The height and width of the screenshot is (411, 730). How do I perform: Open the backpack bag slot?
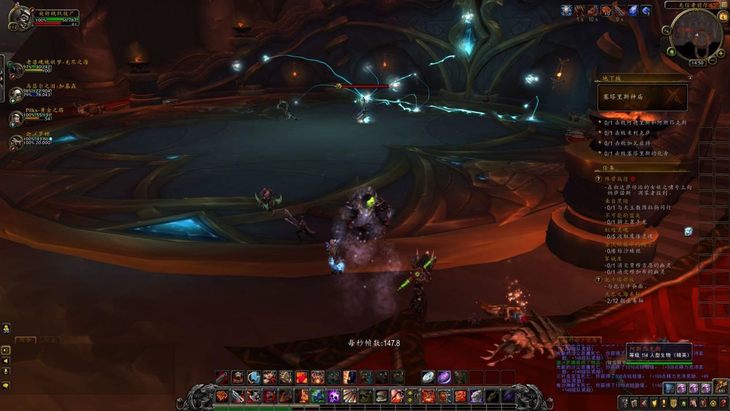click(x=721, y=387)
